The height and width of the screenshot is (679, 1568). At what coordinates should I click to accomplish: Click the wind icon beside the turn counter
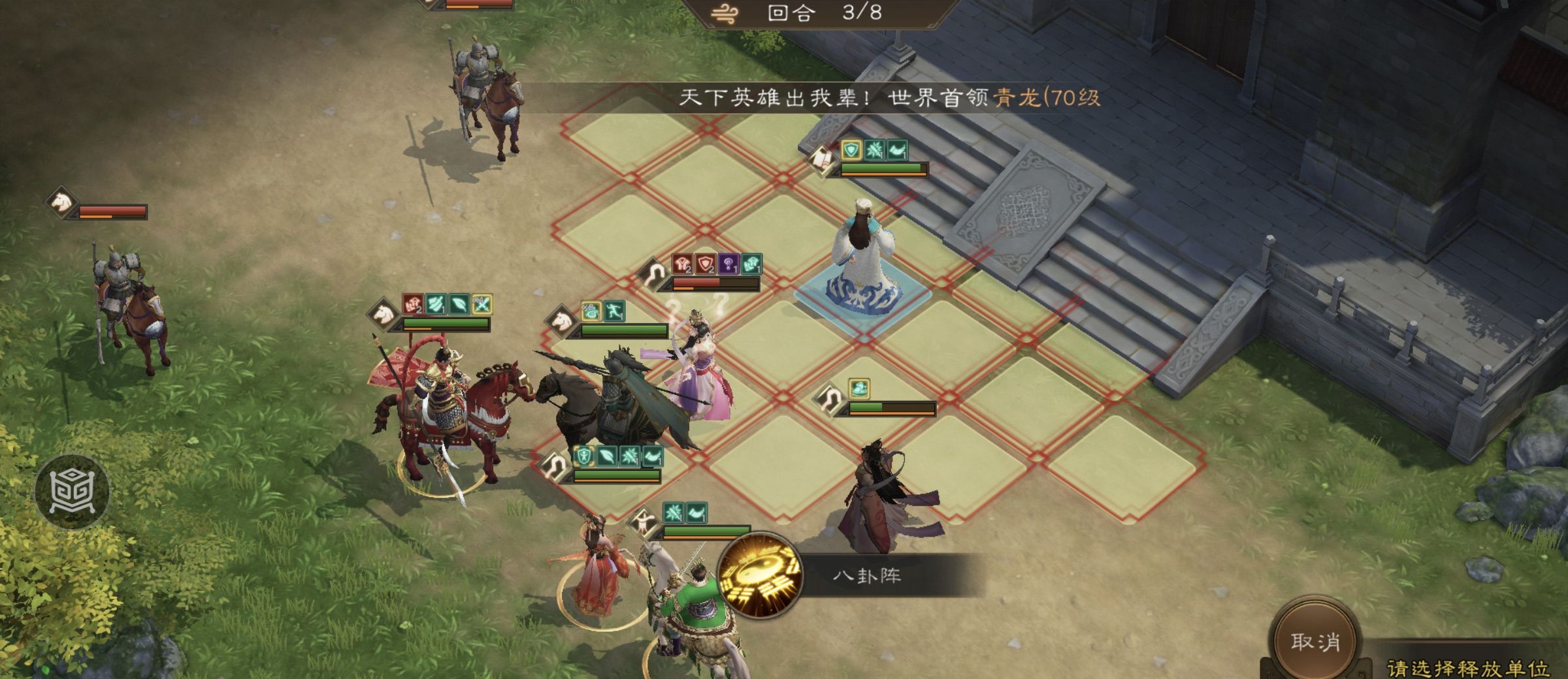(725, 11)
